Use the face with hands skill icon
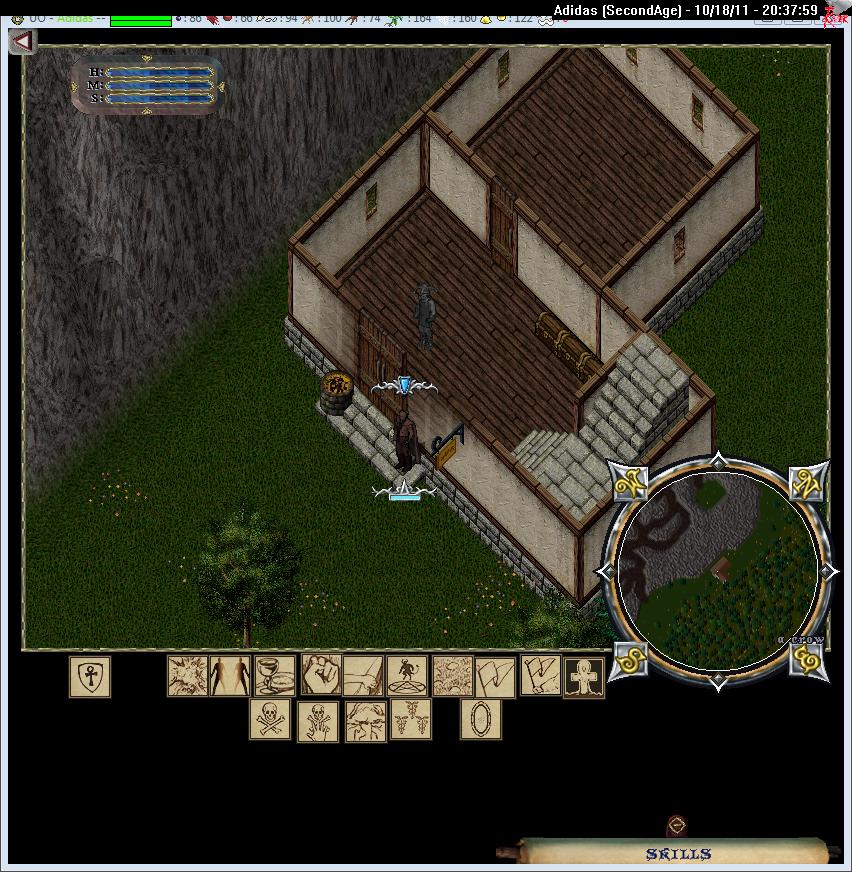 pos(365,720)
